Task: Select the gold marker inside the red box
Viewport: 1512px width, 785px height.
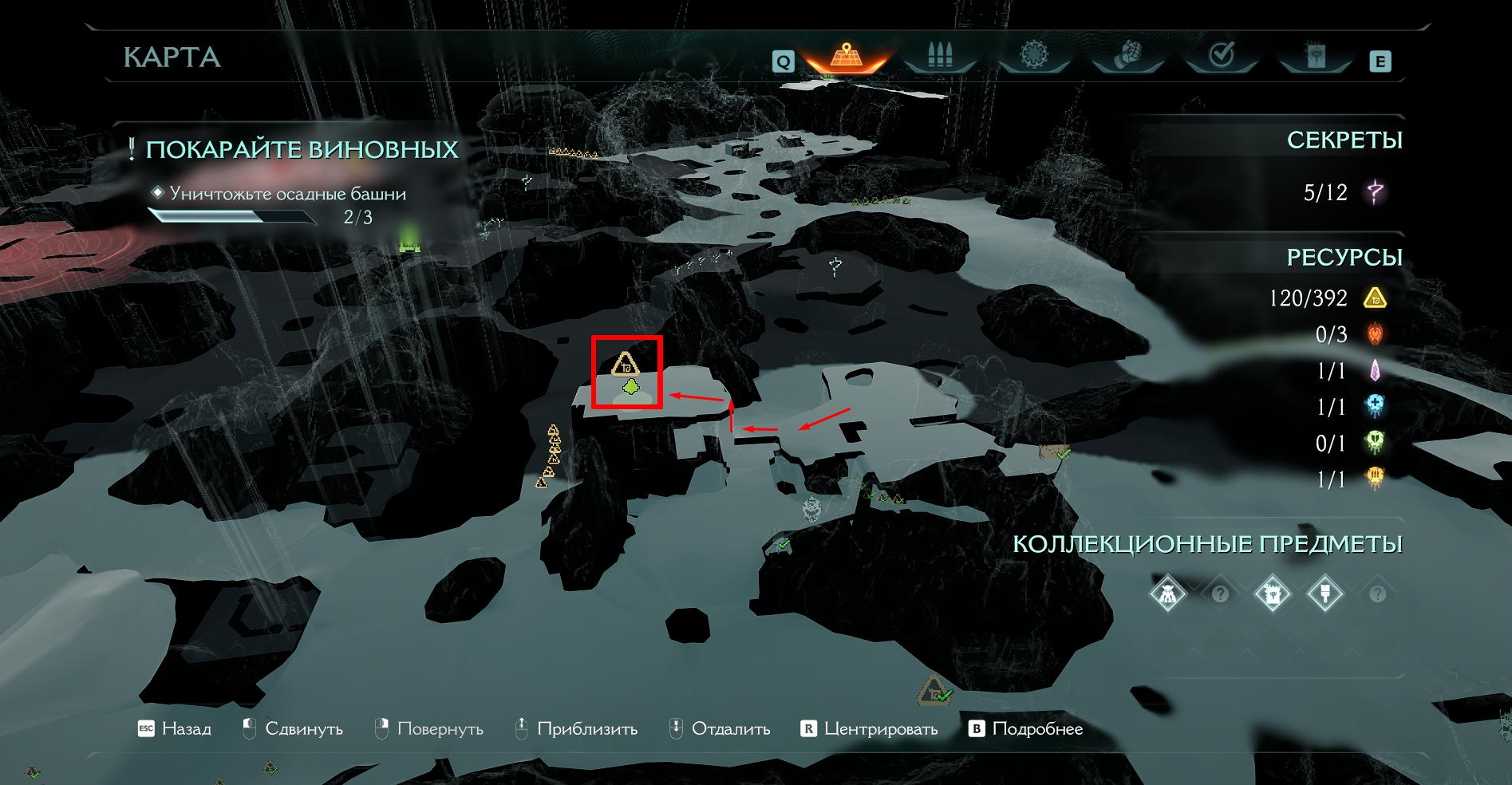Action: click(626, 365)
